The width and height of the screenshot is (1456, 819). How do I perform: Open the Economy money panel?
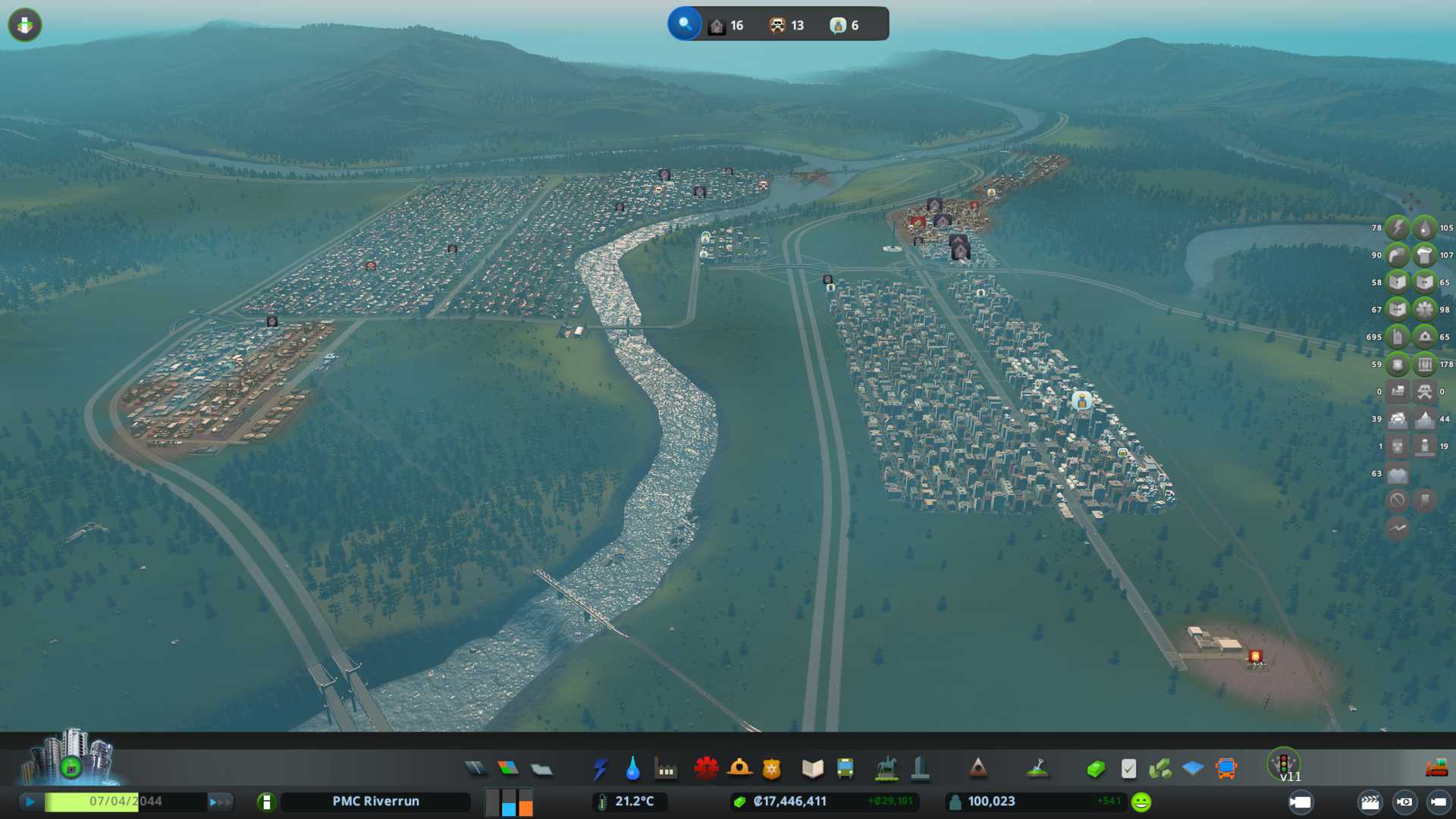click(1096, 769)
